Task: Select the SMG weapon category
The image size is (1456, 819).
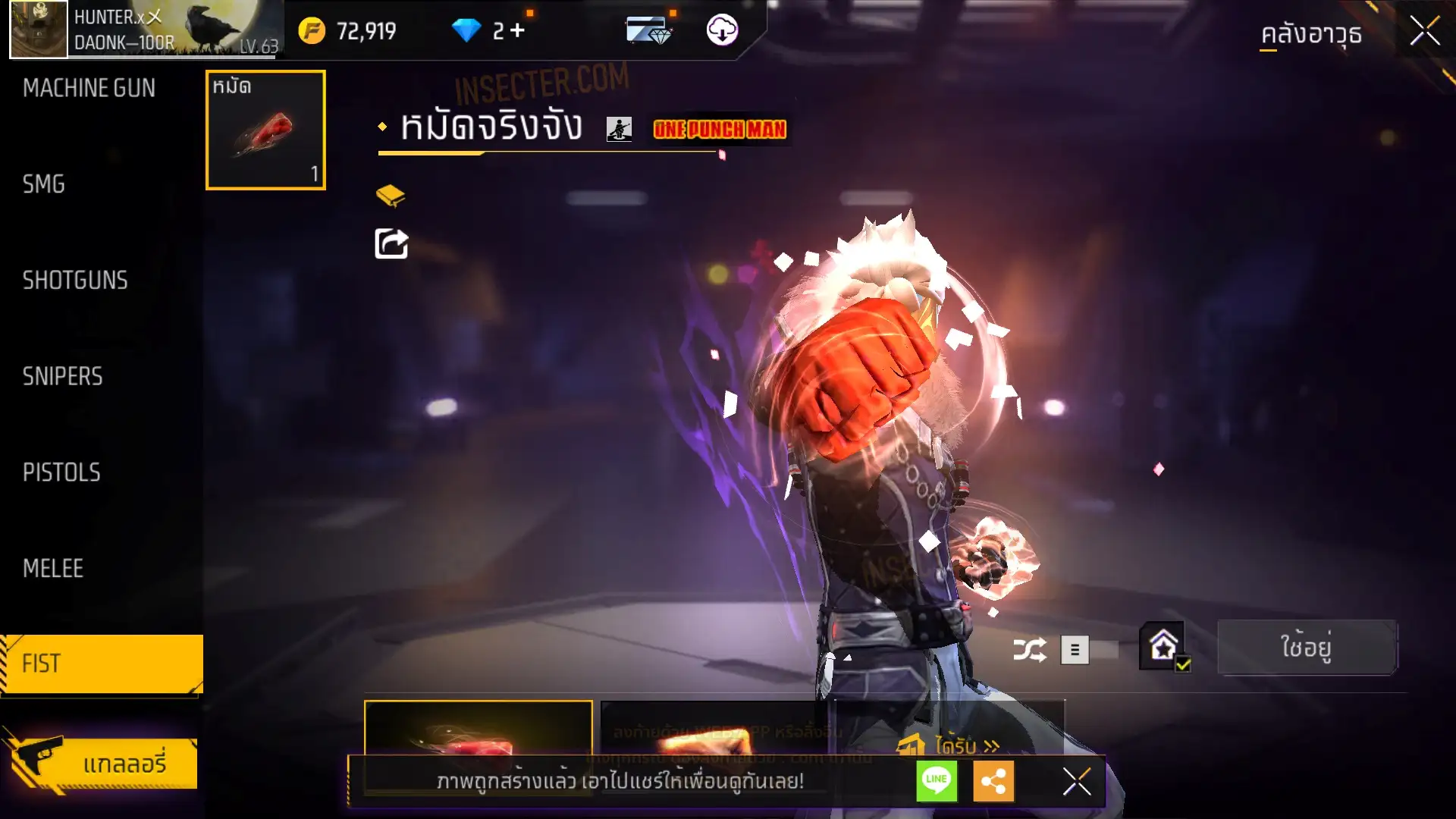Action: pyautogui.click(x=44, y=184)
